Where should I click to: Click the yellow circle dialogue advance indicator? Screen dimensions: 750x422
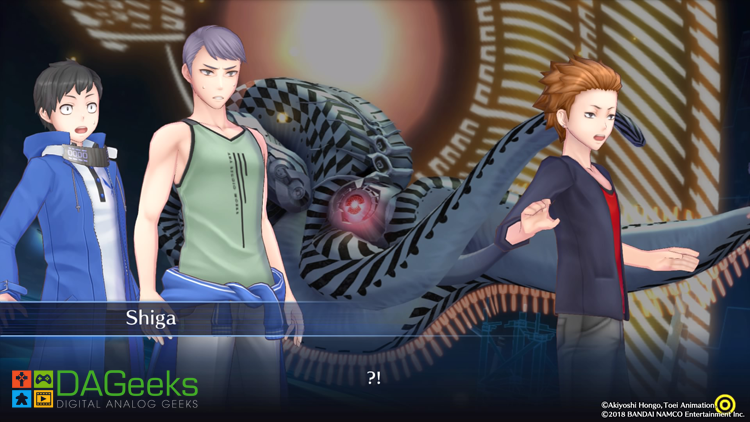tap(725, 404)
